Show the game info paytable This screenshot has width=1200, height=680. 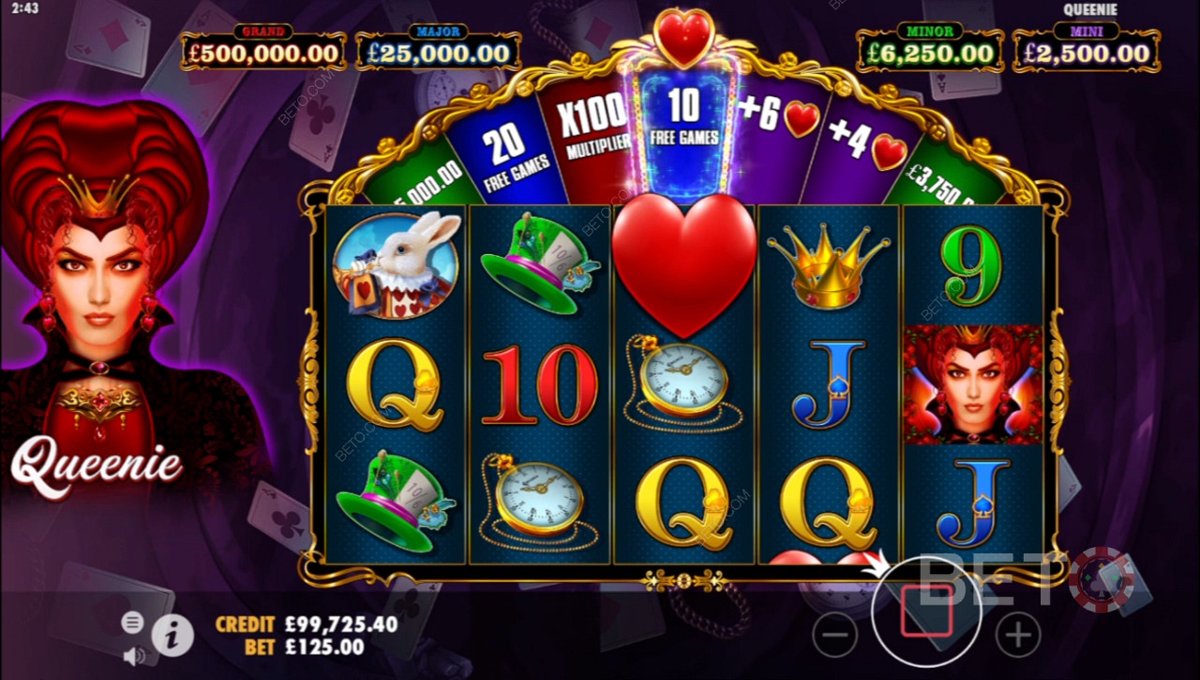[172, 634]
